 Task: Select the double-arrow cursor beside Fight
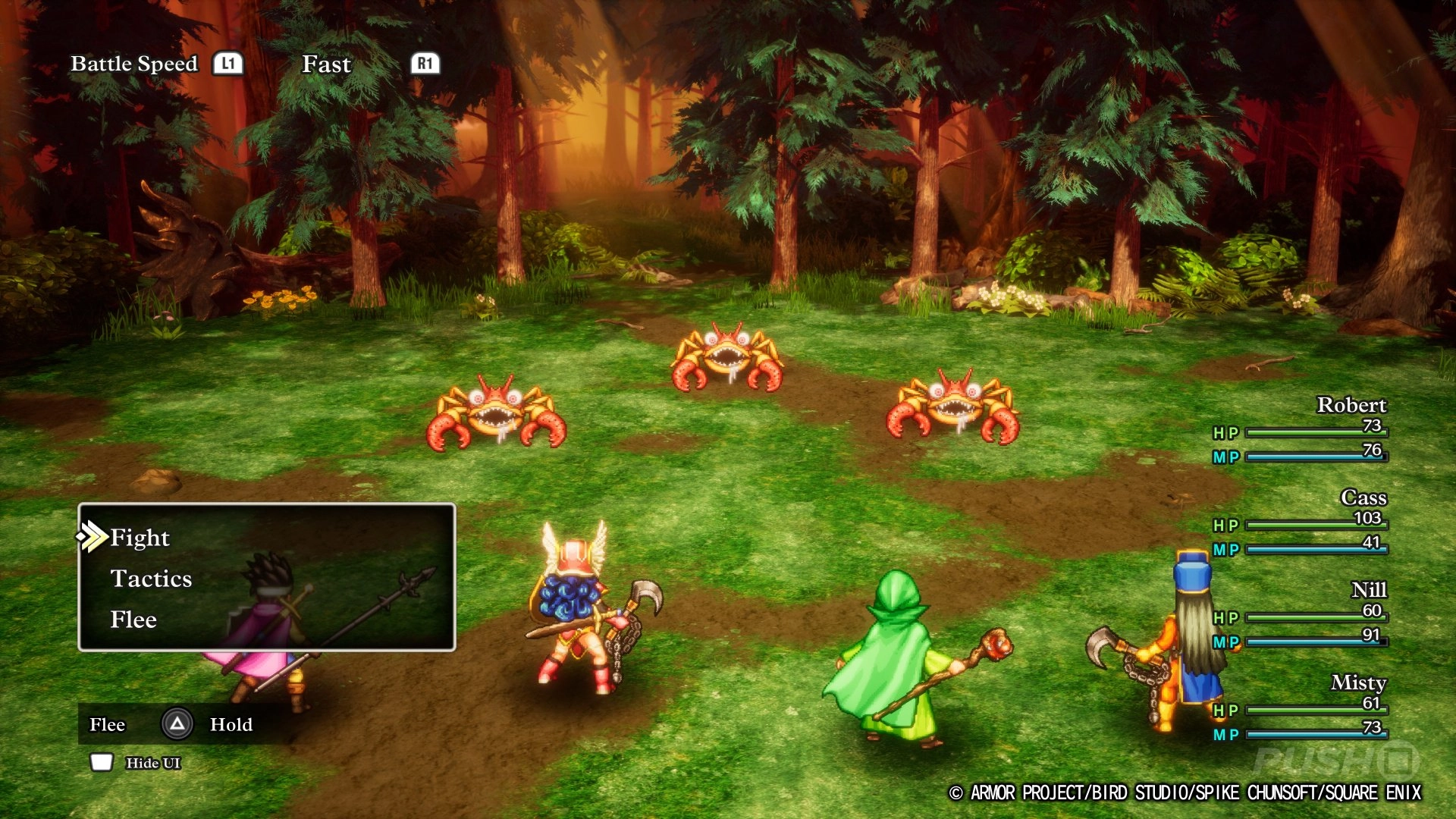point(93,538)
